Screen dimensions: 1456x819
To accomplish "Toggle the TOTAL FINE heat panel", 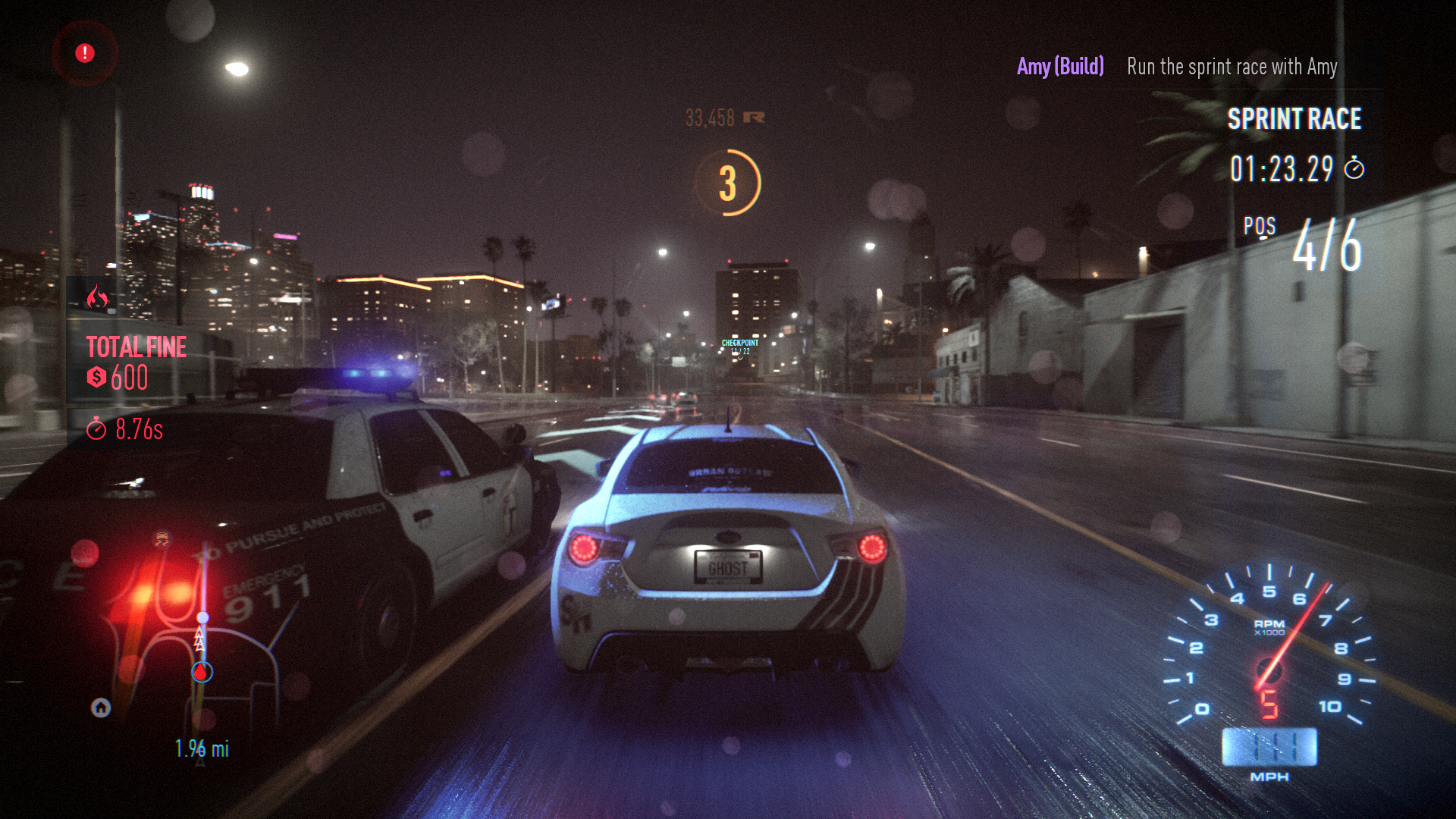I will click(x=136, y=347).
